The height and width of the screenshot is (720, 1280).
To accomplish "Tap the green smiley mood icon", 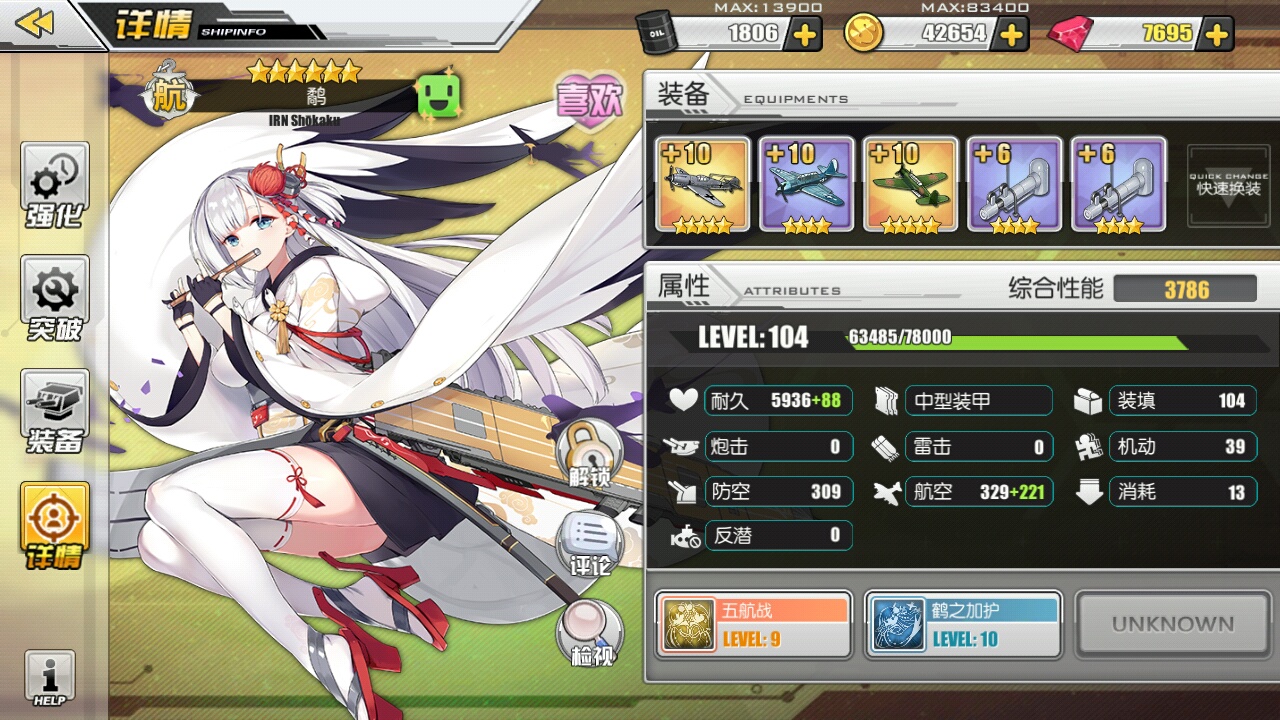I will tap(437, 96).
